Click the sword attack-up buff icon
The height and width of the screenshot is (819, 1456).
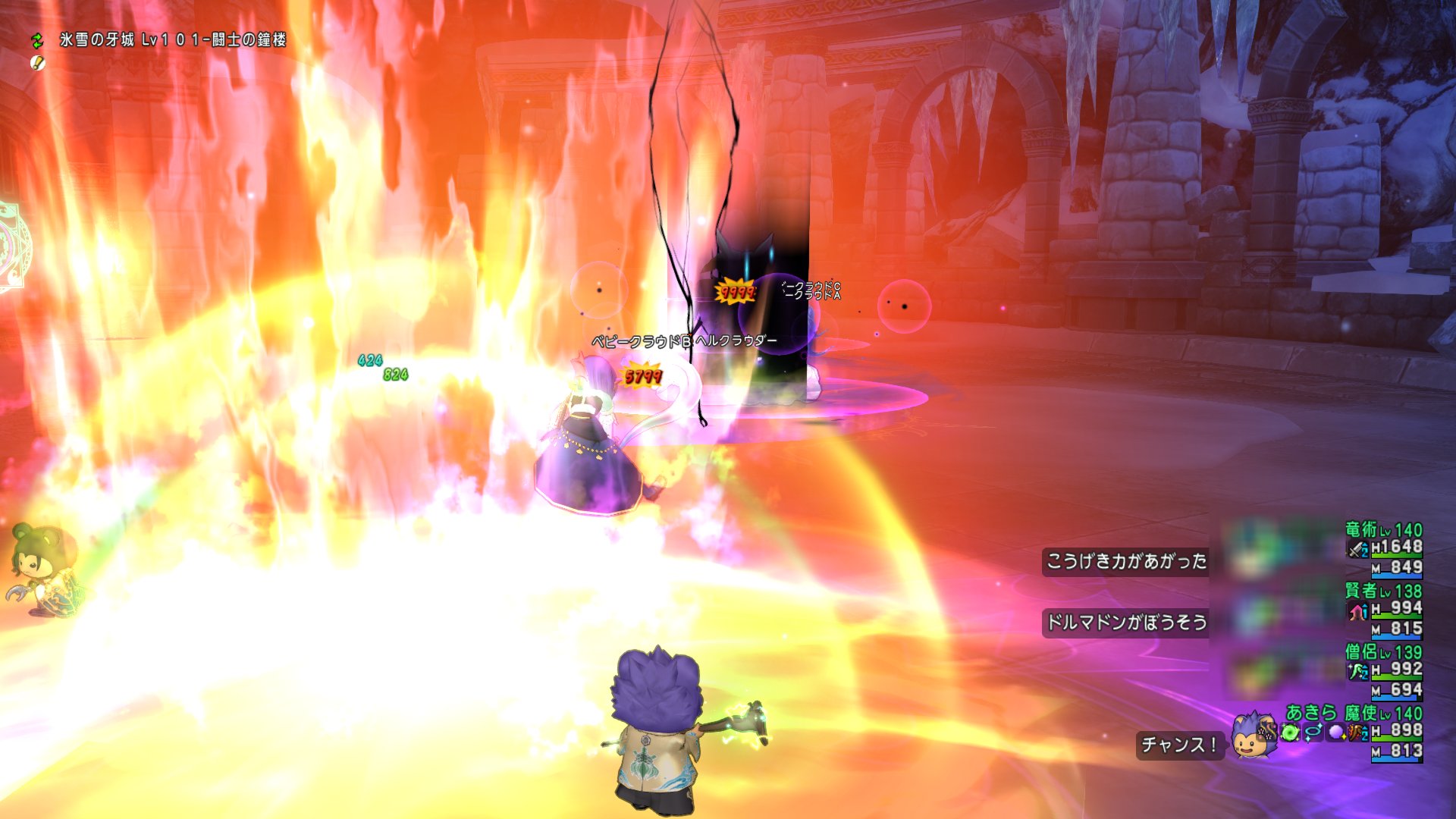1357,549
